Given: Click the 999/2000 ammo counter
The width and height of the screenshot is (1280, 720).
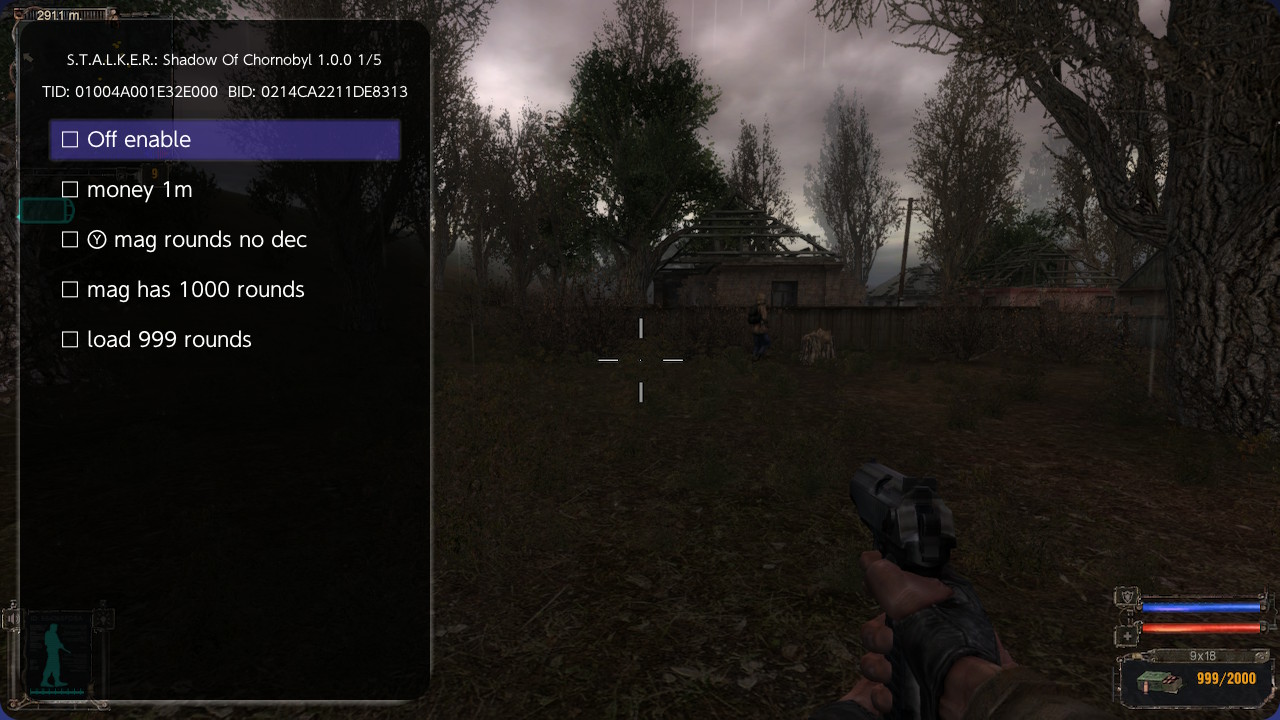Looking at the screenshot, I should [x=1226, y=679].
